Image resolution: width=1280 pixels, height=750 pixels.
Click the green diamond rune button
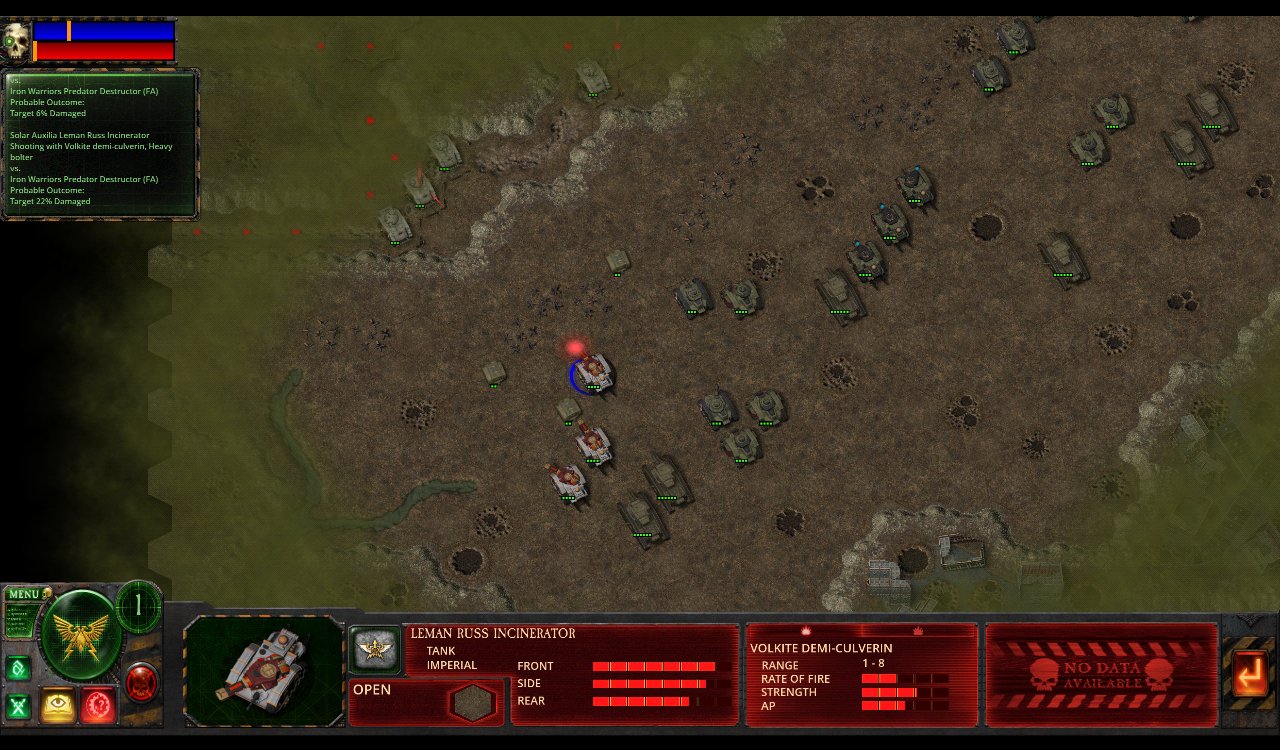tap(18, 668)
